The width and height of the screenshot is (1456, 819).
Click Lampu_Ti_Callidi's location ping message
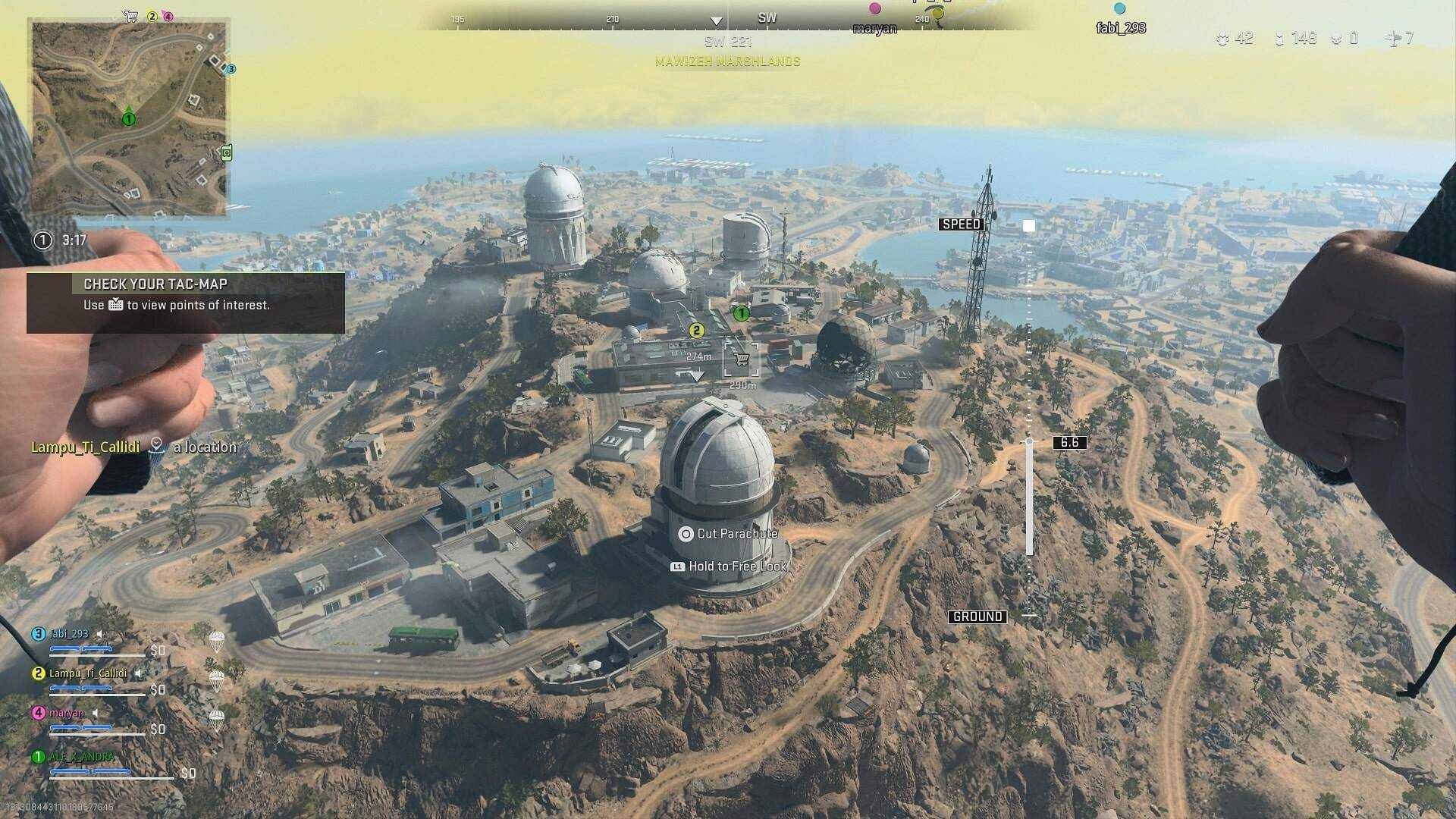[x=134, y=447]
